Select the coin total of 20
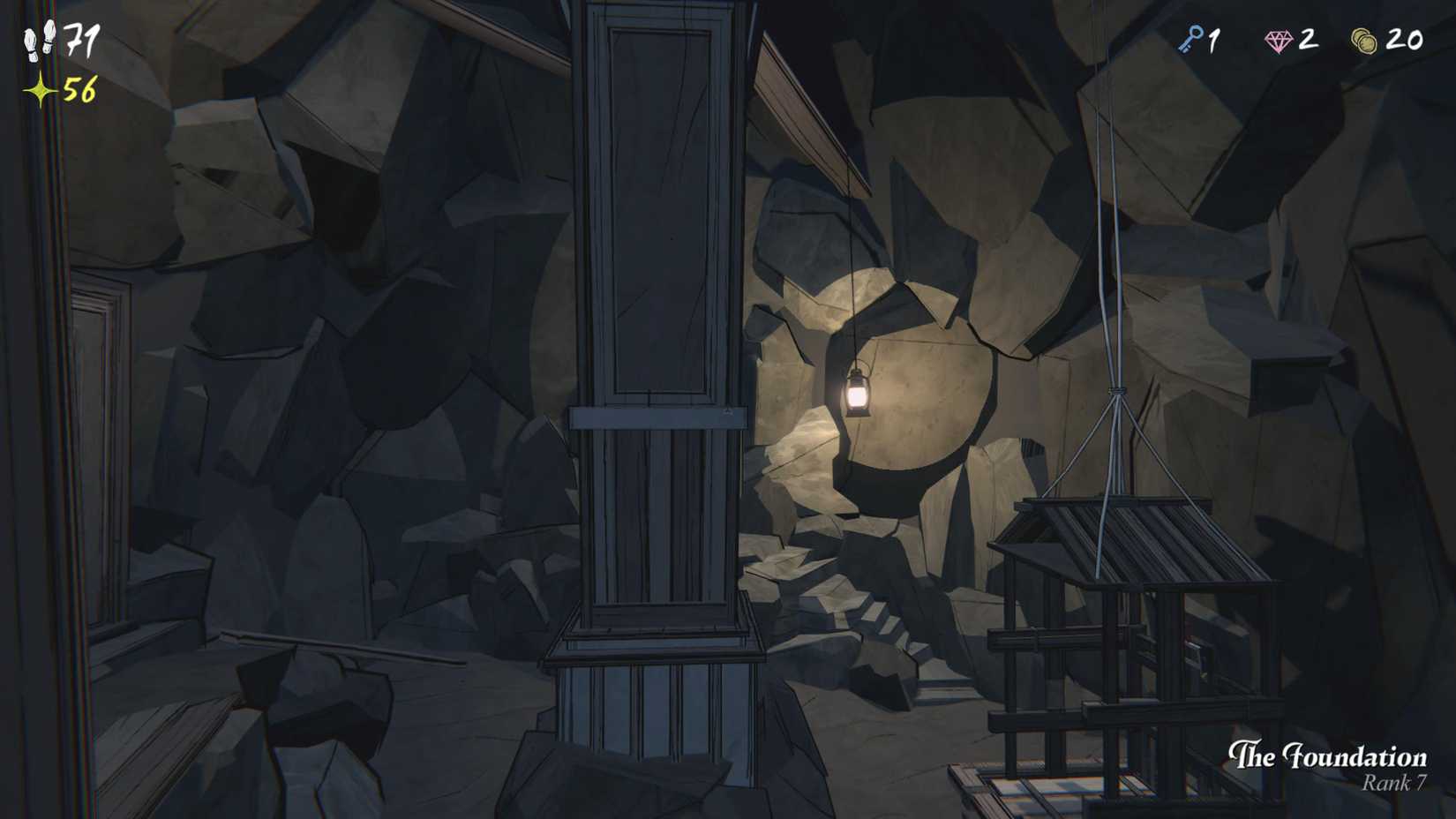The image size is (1456, 819). pyautogui.click(x=1407, y=40)
